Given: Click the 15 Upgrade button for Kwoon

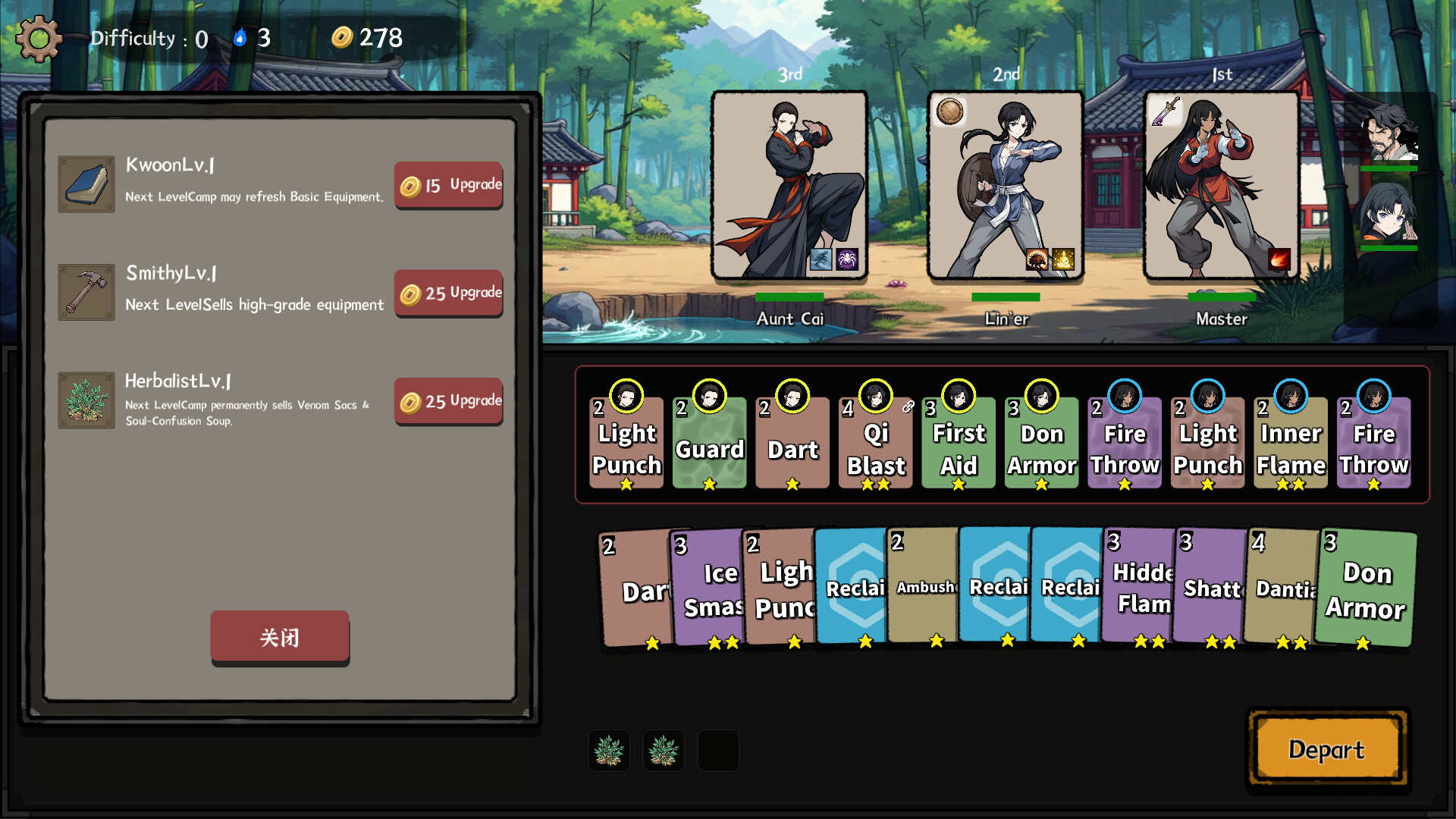Looking at the screenshot, I should tap(448, 184).
